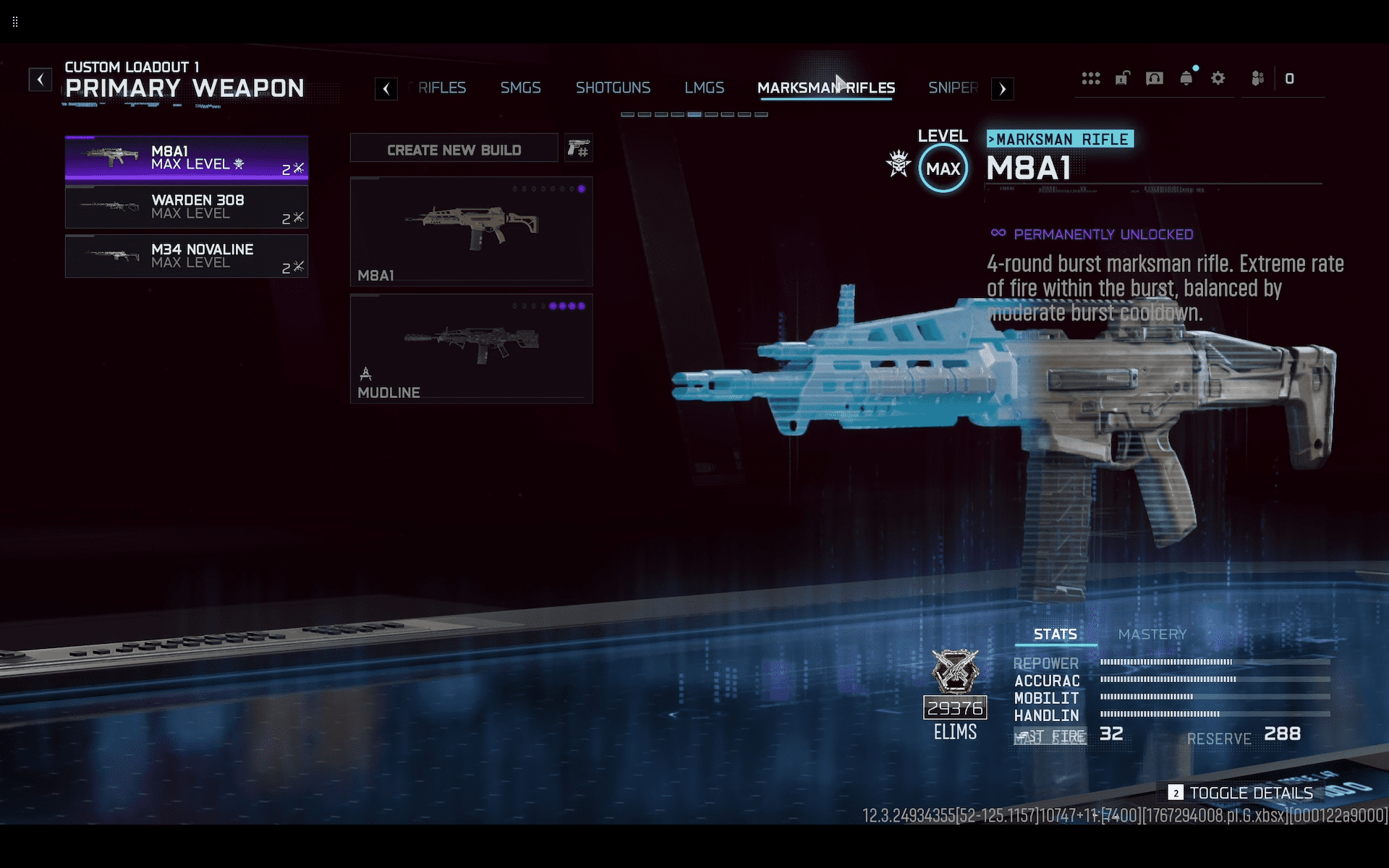Open the Mastery tab
The height and width of the screenshot is (868, 1389).
(x=1152, y=634)
